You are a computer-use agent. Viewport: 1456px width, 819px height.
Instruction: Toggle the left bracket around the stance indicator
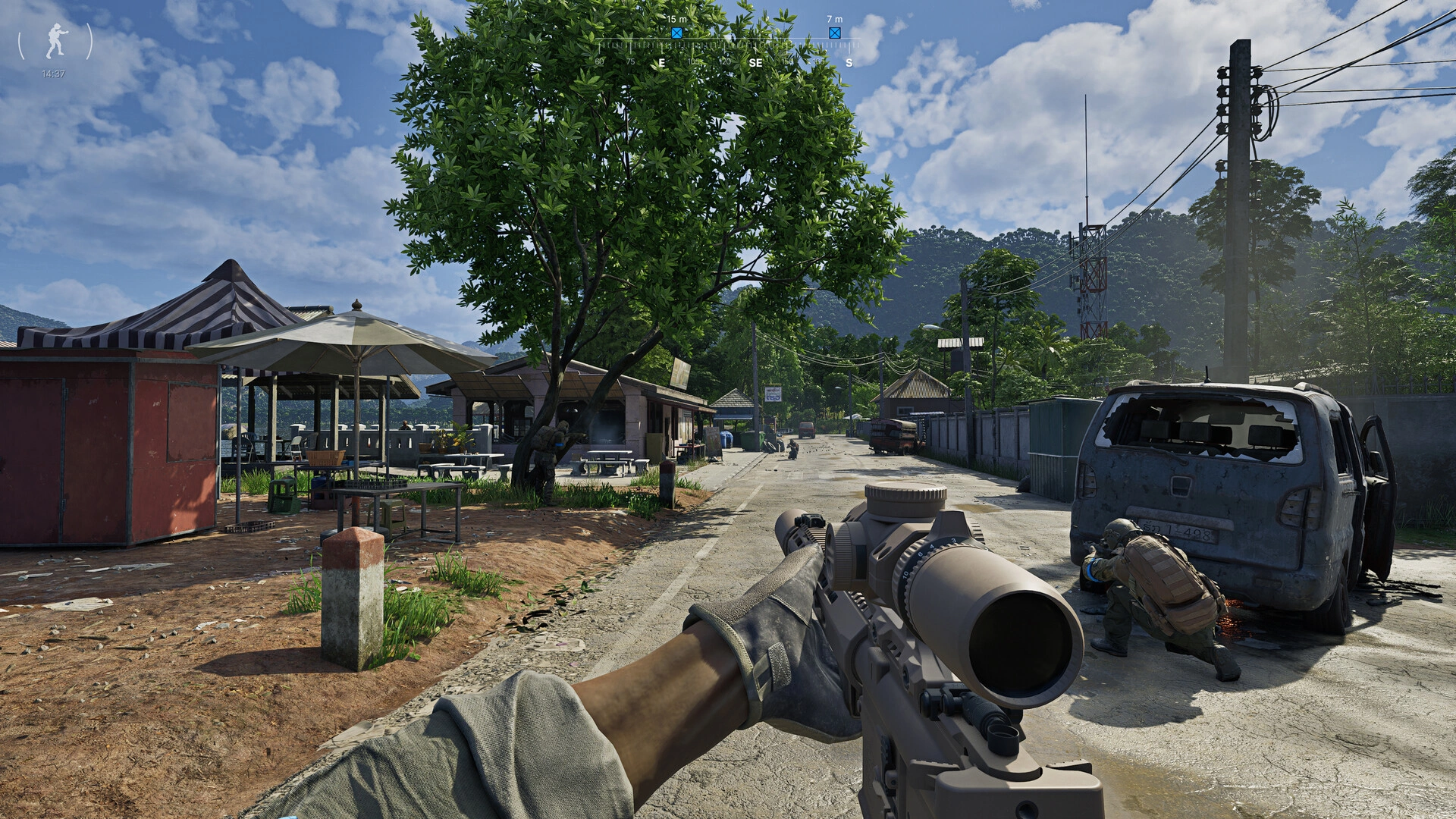point(20,42)
